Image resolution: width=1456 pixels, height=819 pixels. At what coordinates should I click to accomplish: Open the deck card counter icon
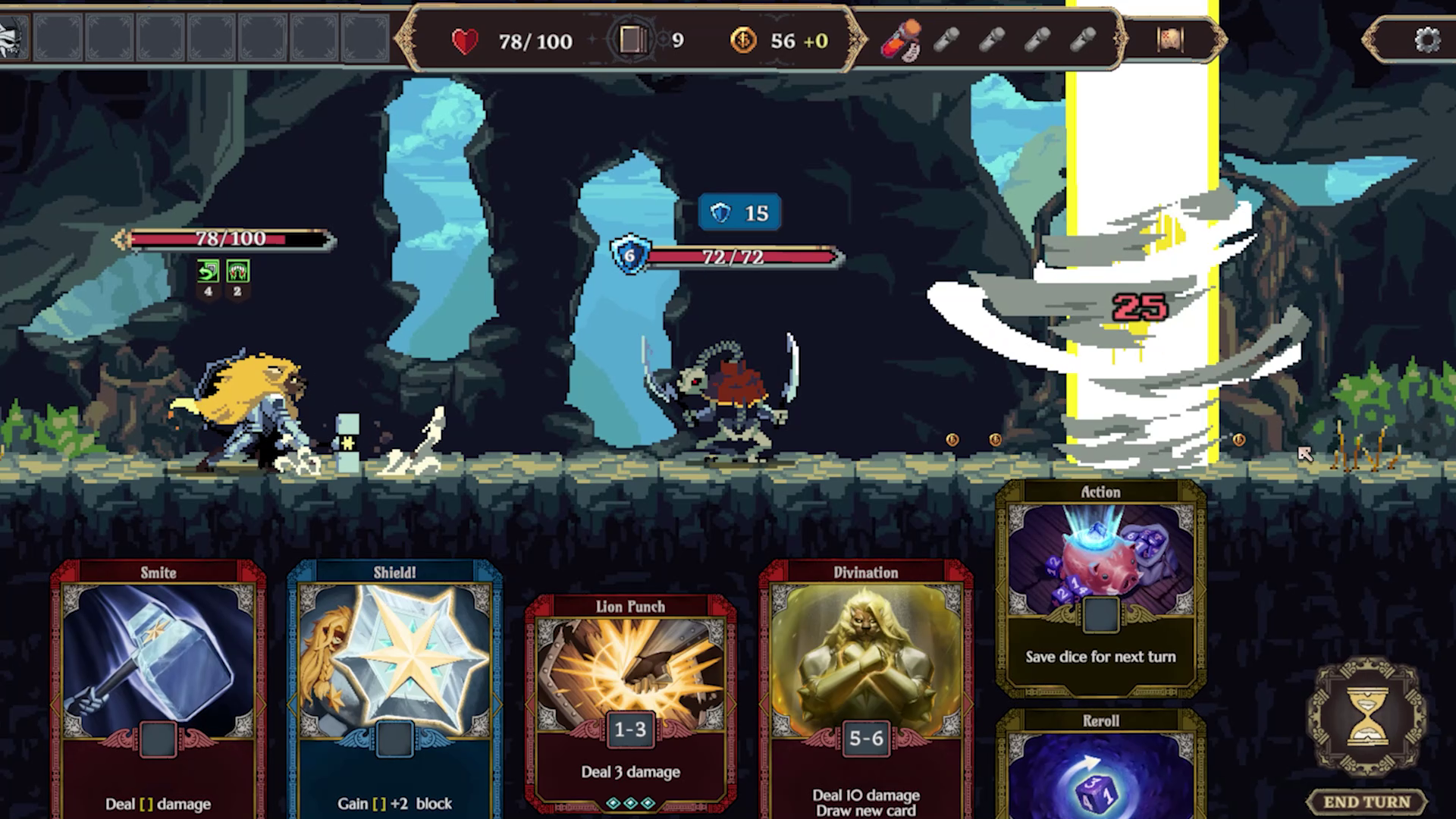[x=632, y=40]
